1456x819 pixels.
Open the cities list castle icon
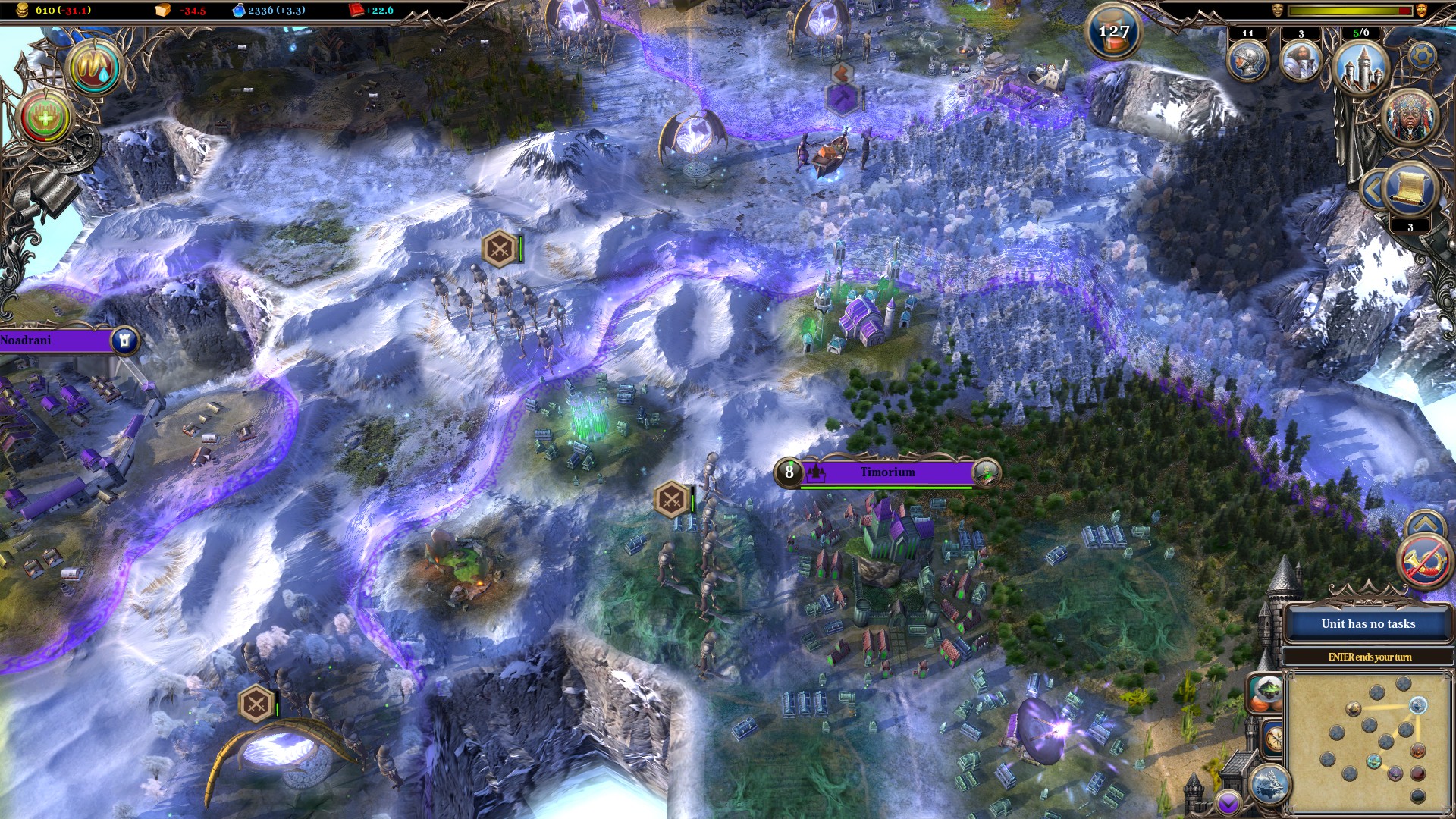[x=1360, y=68]
